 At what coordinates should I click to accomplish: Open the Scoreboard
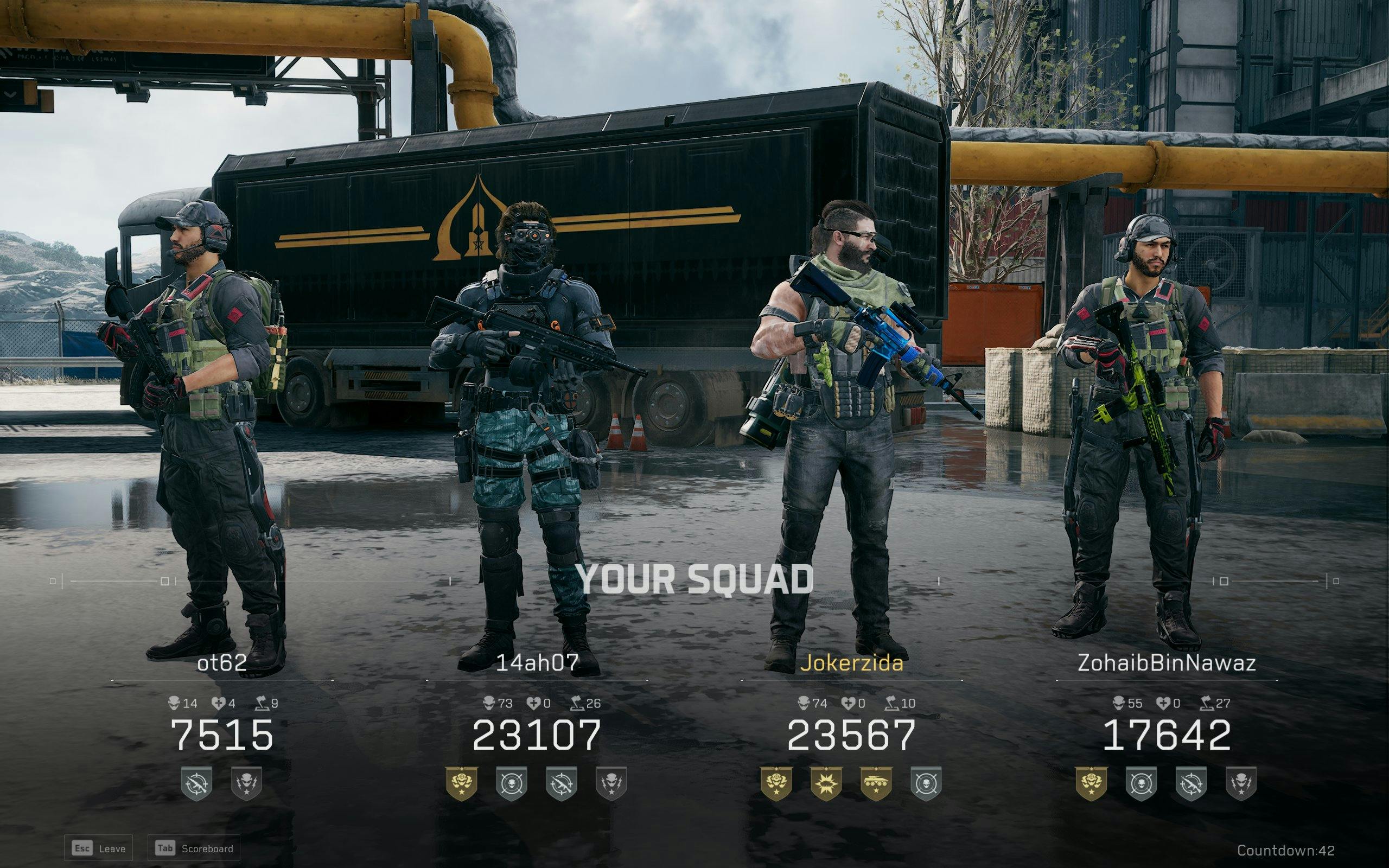pos(195,848)
